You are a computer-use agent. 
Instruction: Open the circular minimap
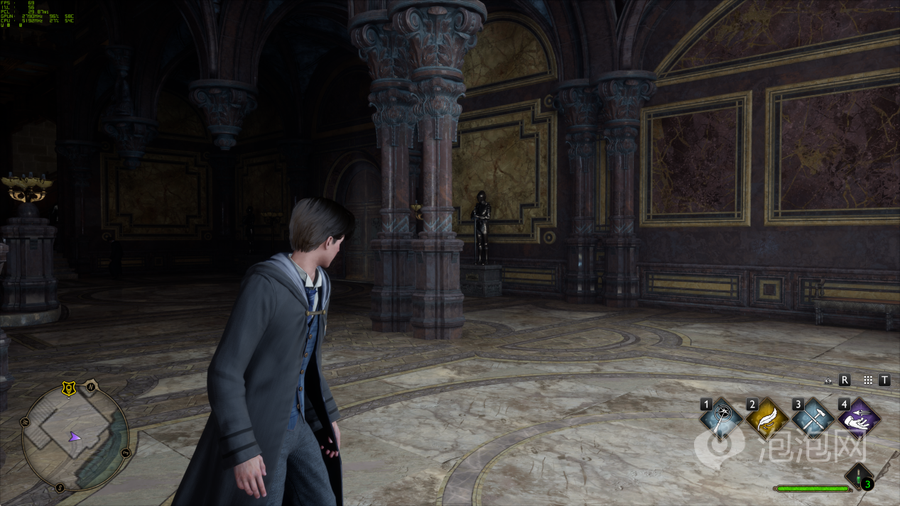(x=75, y=437)
